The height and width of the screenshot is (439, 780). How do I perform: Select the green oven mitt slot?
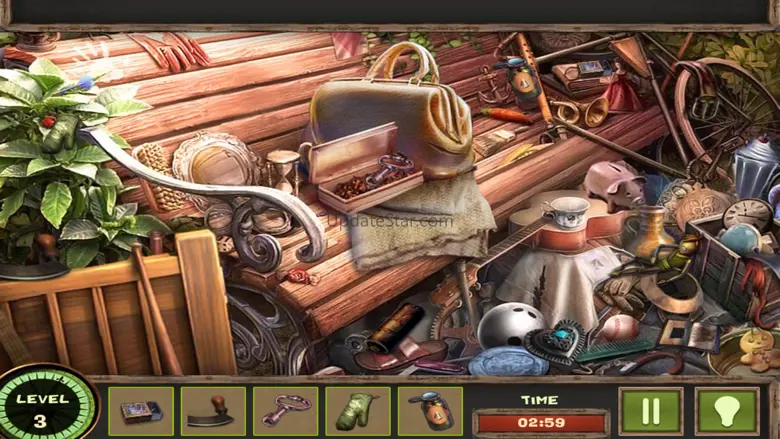point(357,411)
